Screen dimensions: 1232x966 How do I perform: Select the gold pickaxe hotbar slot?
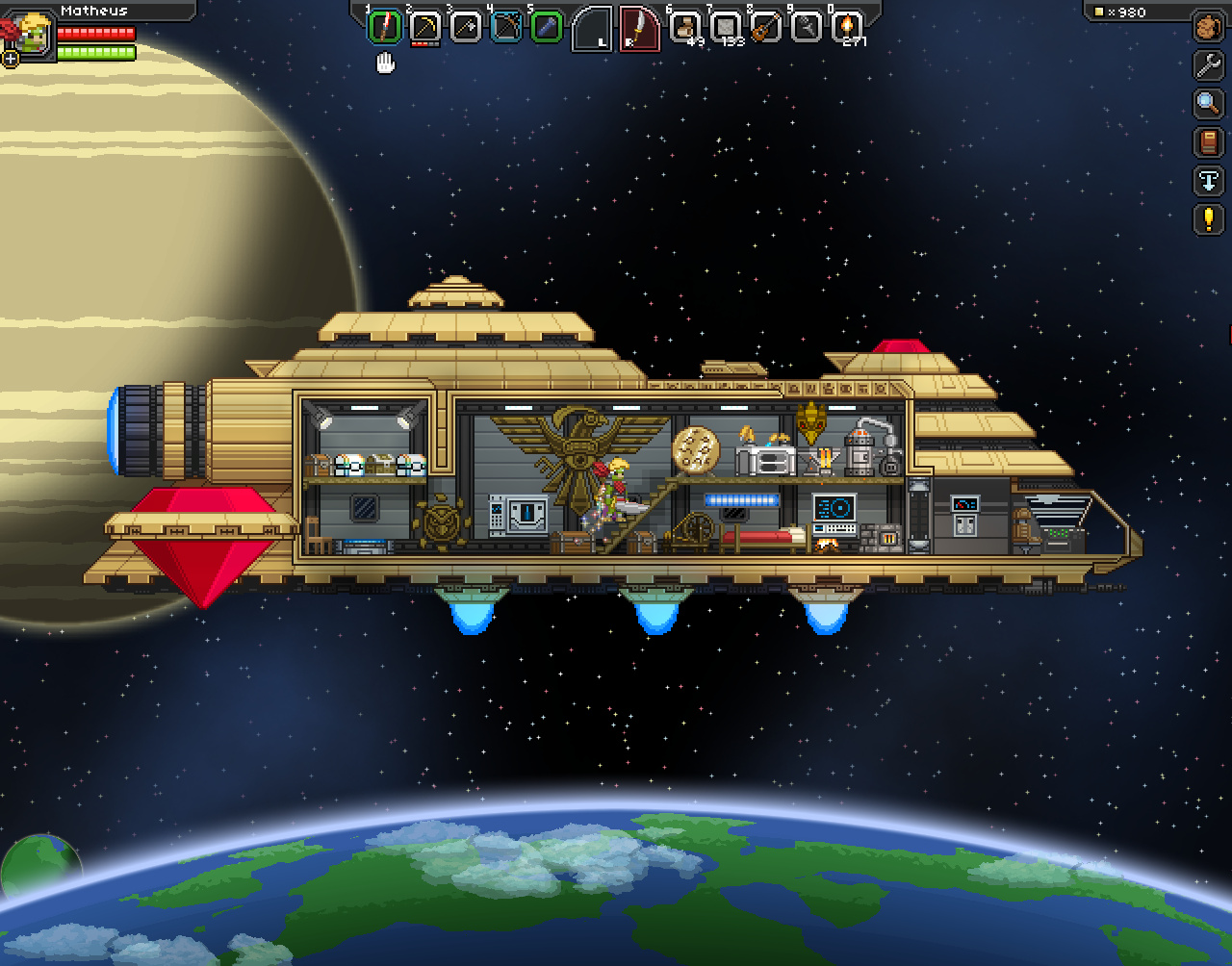pos(424,27)
